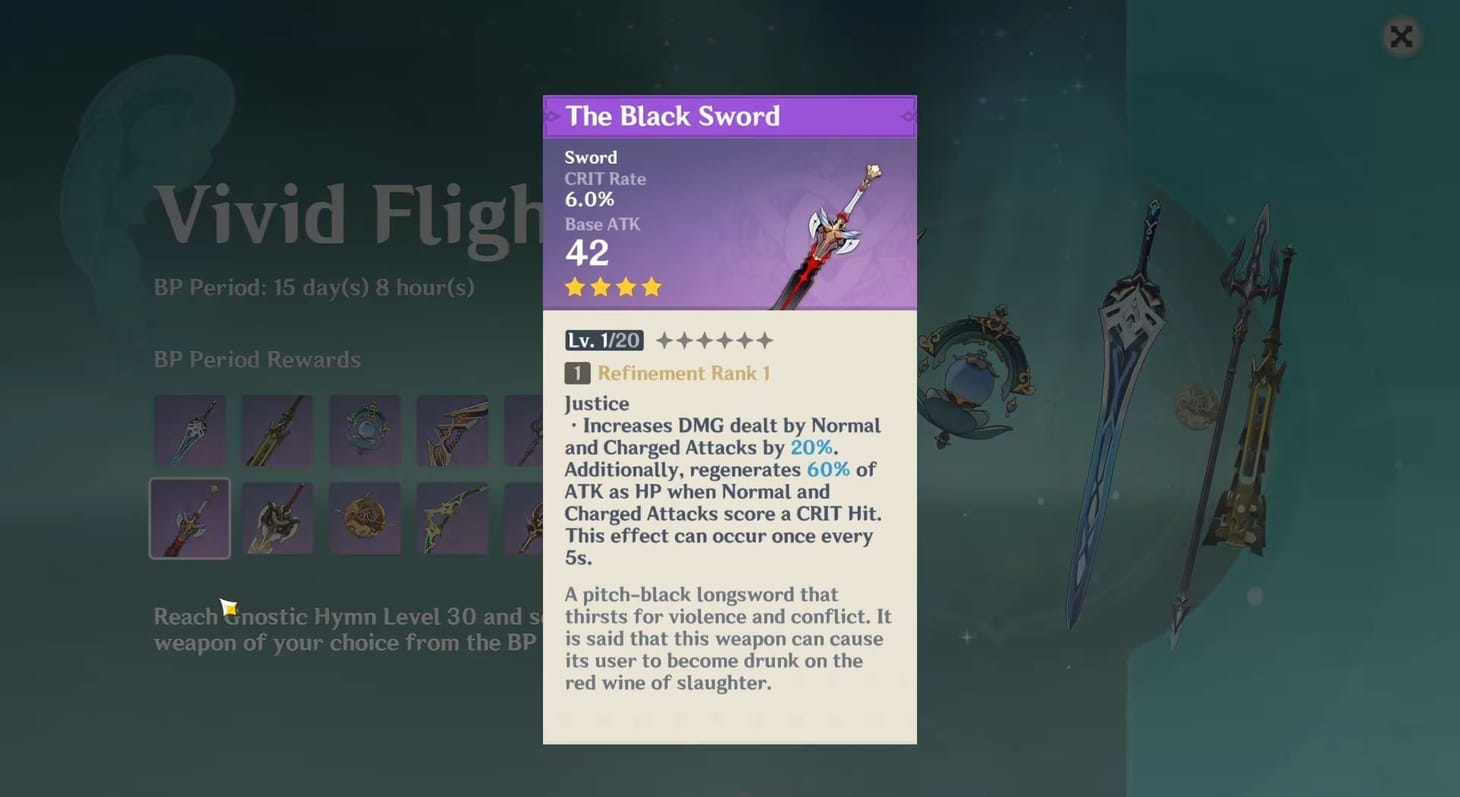Viewport: 1460px width, 797px height.
Task: Click the golden catalyst reward icon
Action: [365, 517]
